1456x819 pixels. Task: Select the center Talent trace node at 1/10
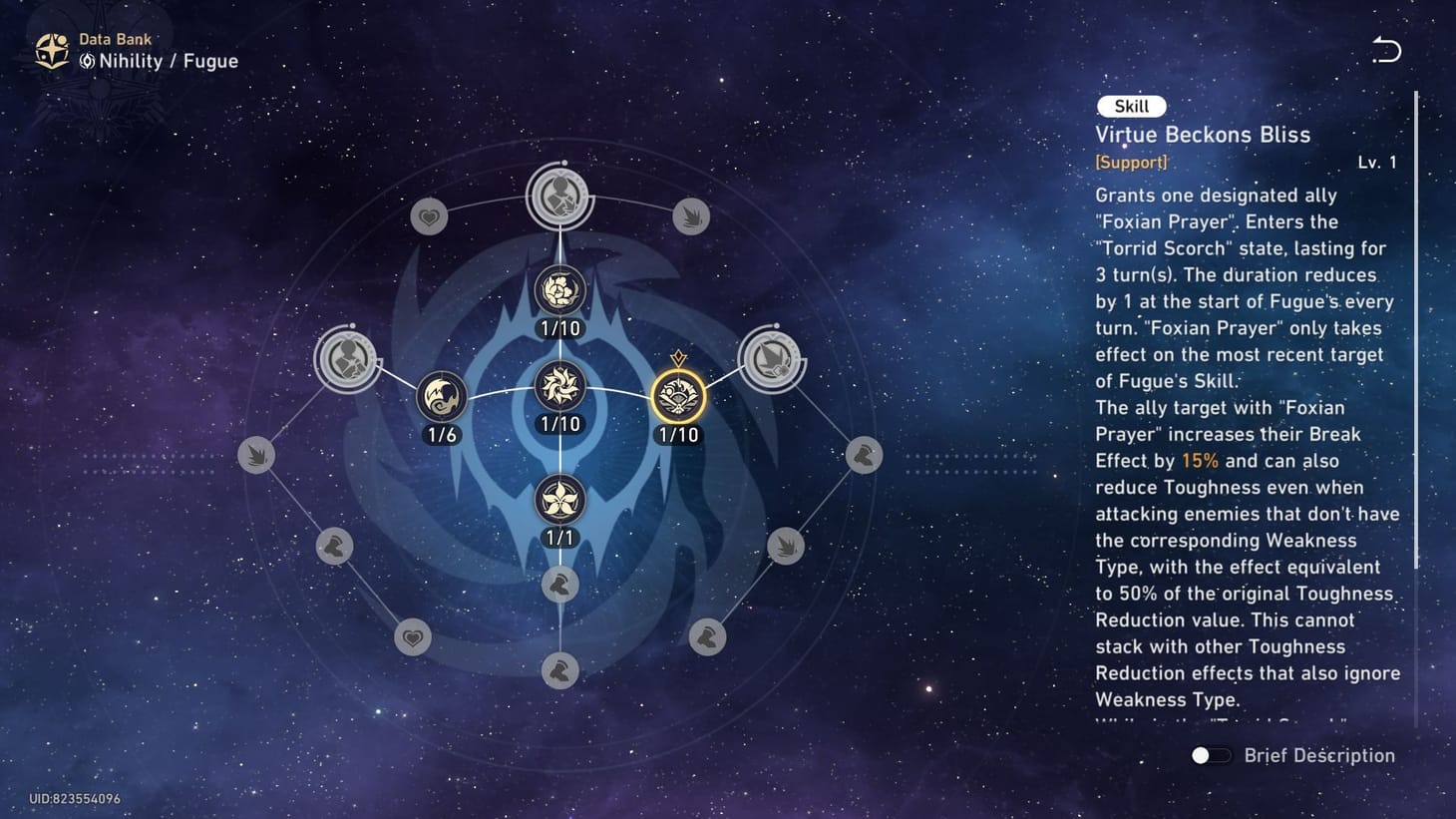point(560,389)
